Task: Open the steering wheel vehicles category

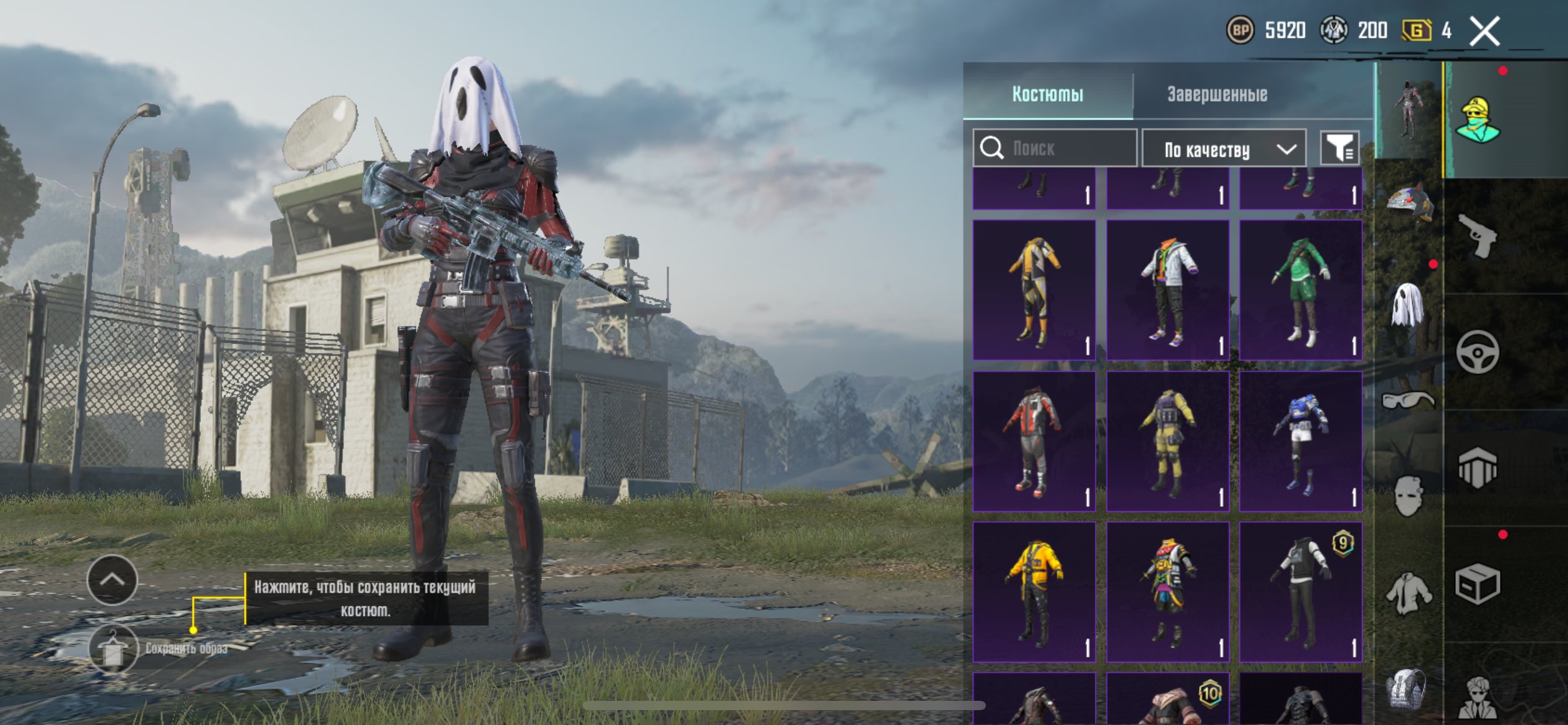Action: (1478, 352)
